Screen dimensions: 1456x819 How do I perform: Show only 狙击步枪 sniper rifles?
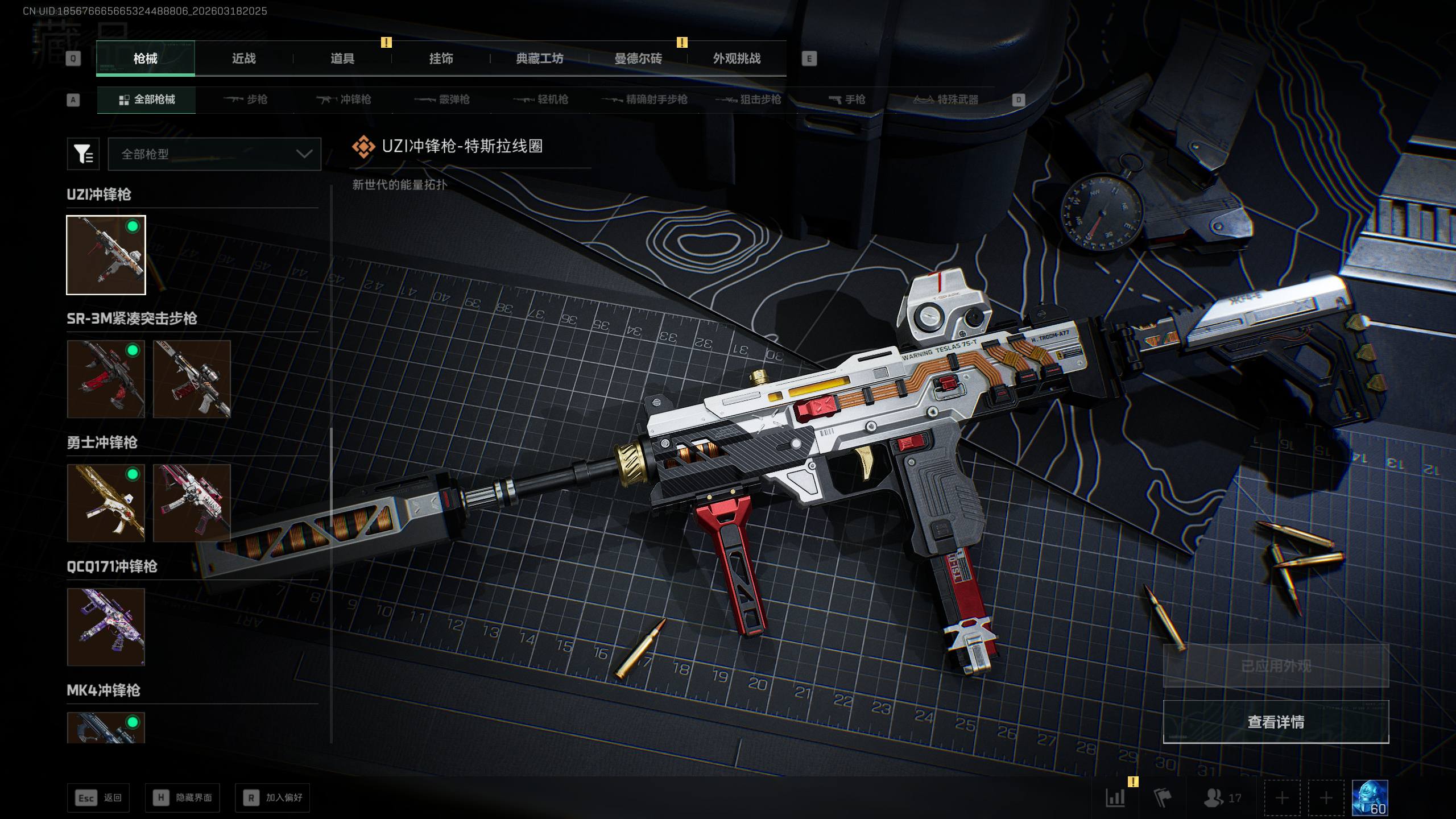point(748,100)
